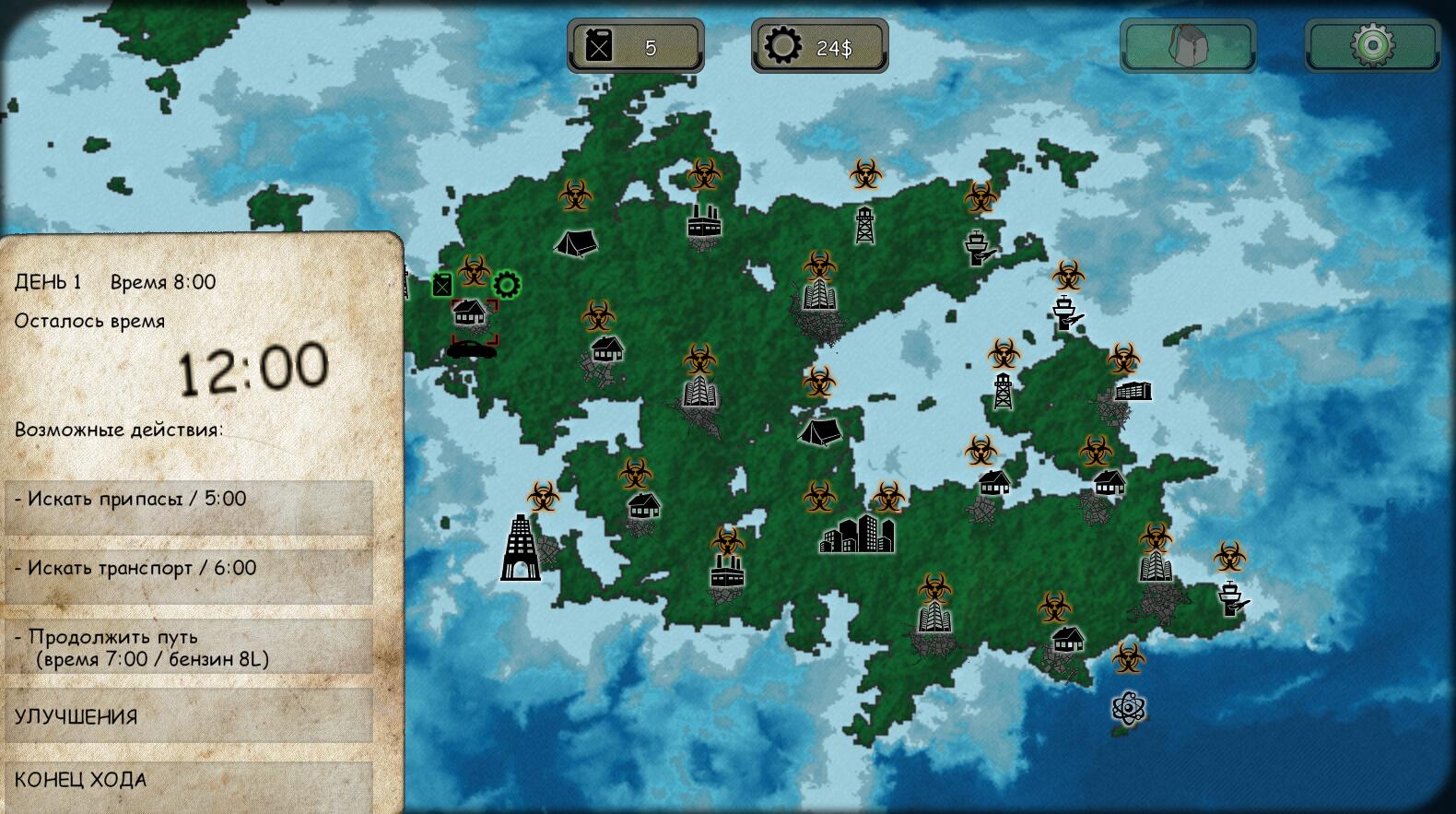Click the fuel canister counter at the top

click(x=634, y=43)
